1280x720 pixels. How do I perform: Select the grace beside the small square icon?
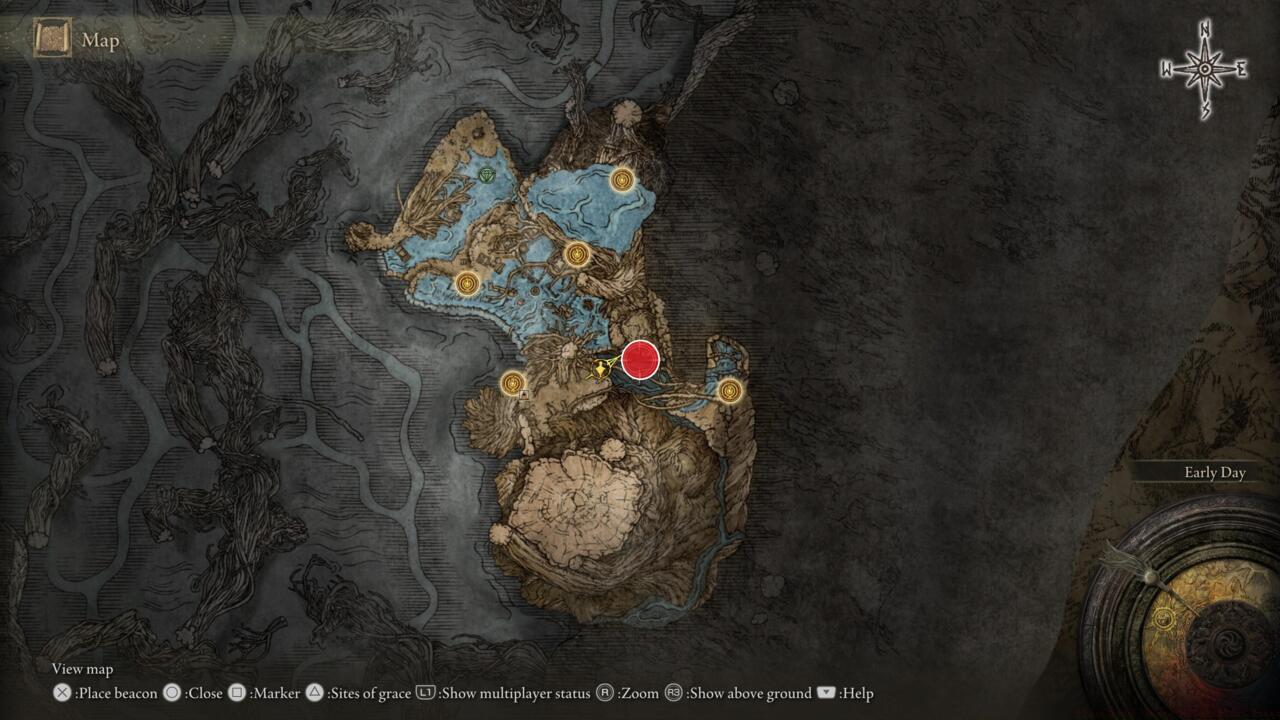[513, 382]
